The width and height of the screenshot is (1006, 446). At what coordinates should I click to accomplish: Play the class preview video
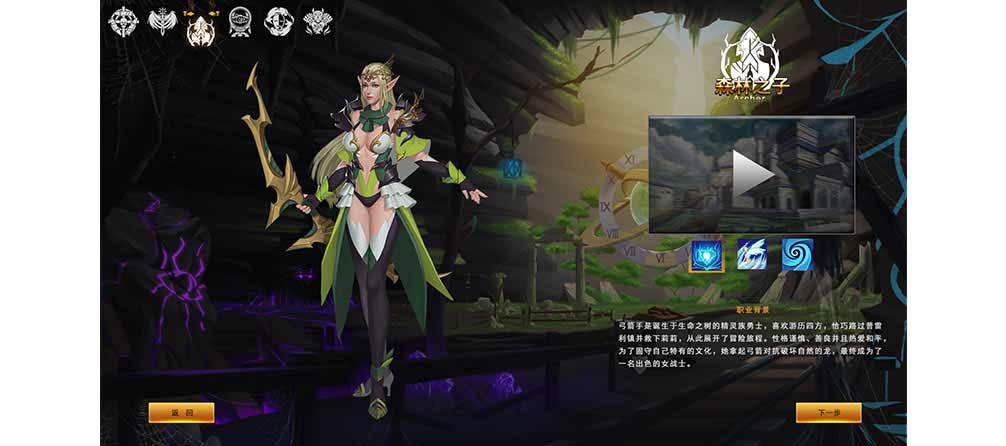pos(751,175)
